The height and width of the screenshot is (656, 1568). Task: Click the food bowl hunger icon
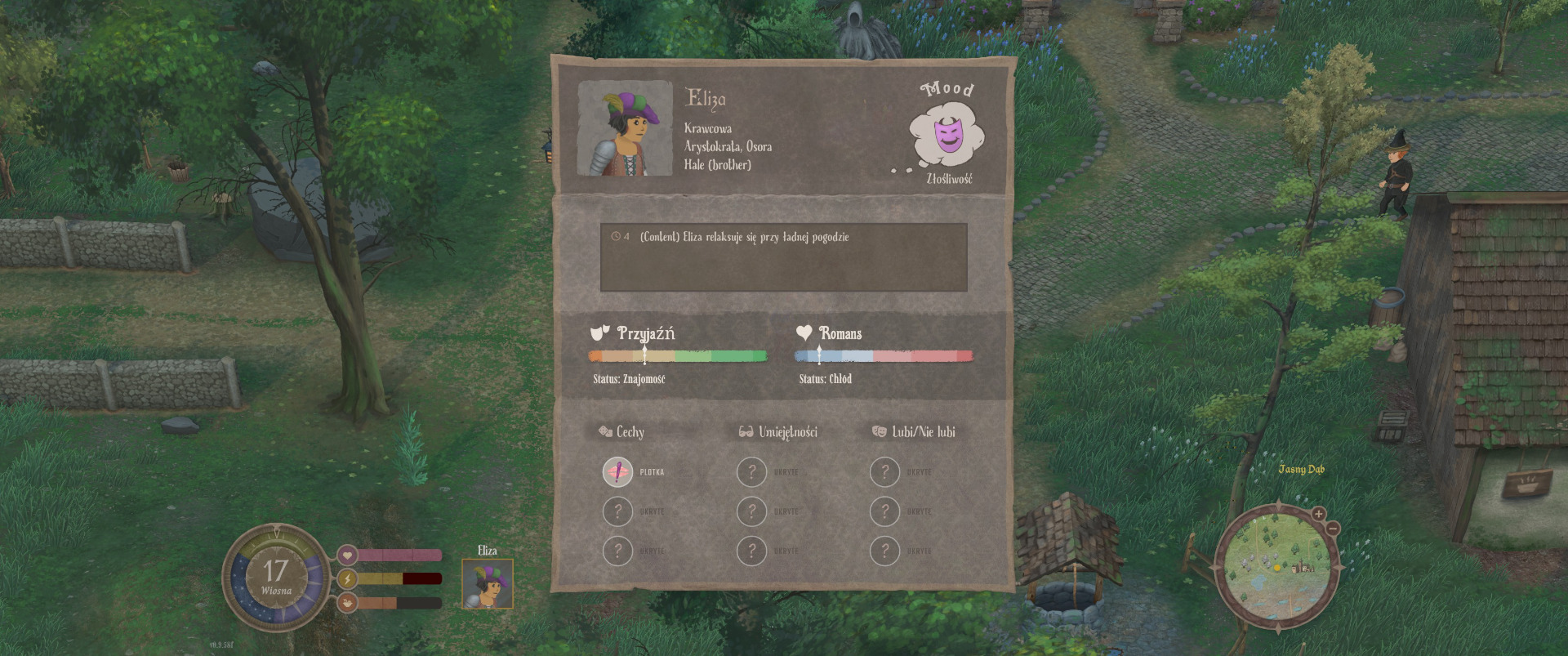(x=347, y=603)
